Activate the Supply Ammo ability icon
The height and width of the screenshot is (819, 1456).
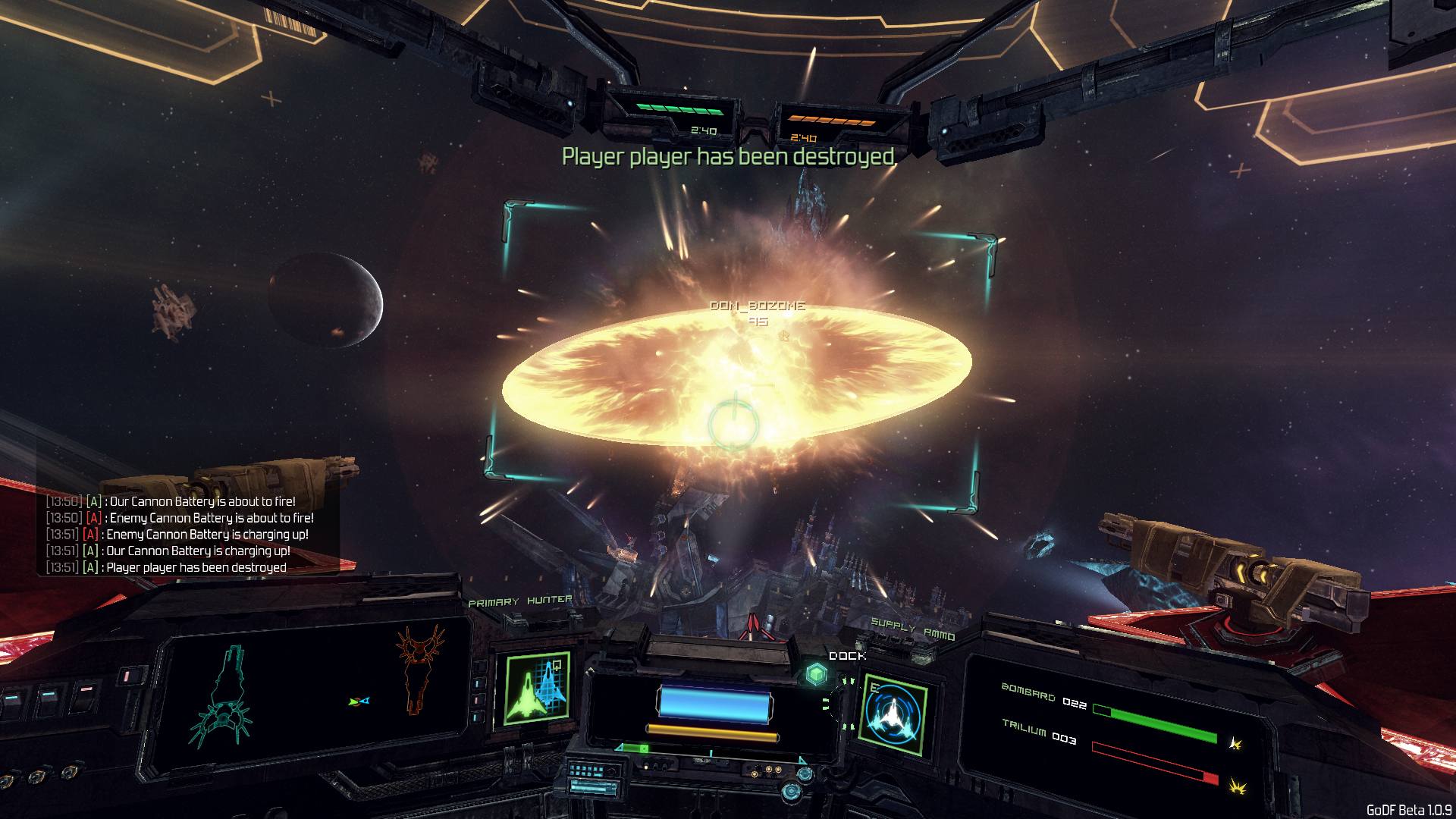895,714
